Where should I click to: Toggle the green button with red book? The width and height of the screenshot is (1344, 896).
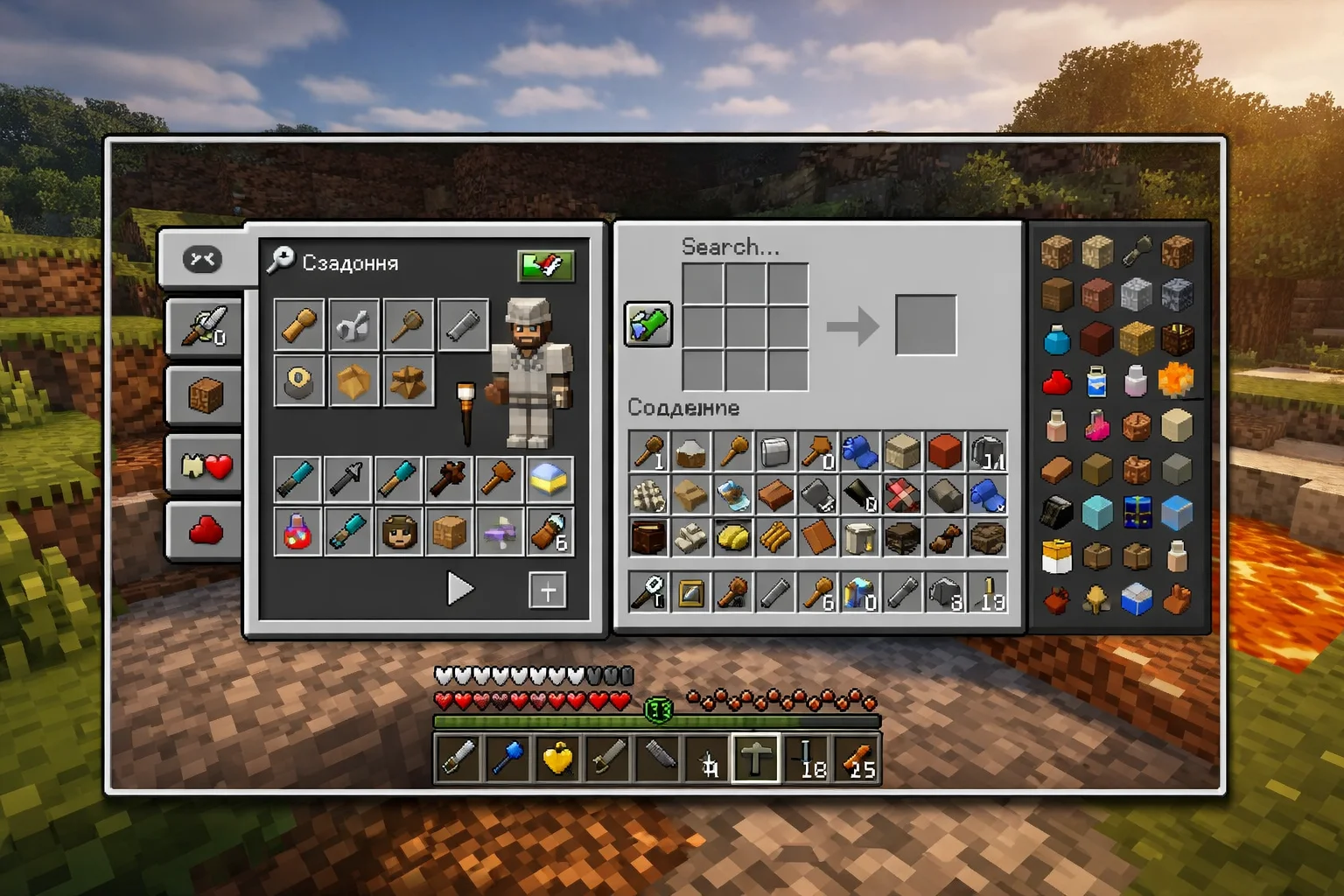coord(546,265)
